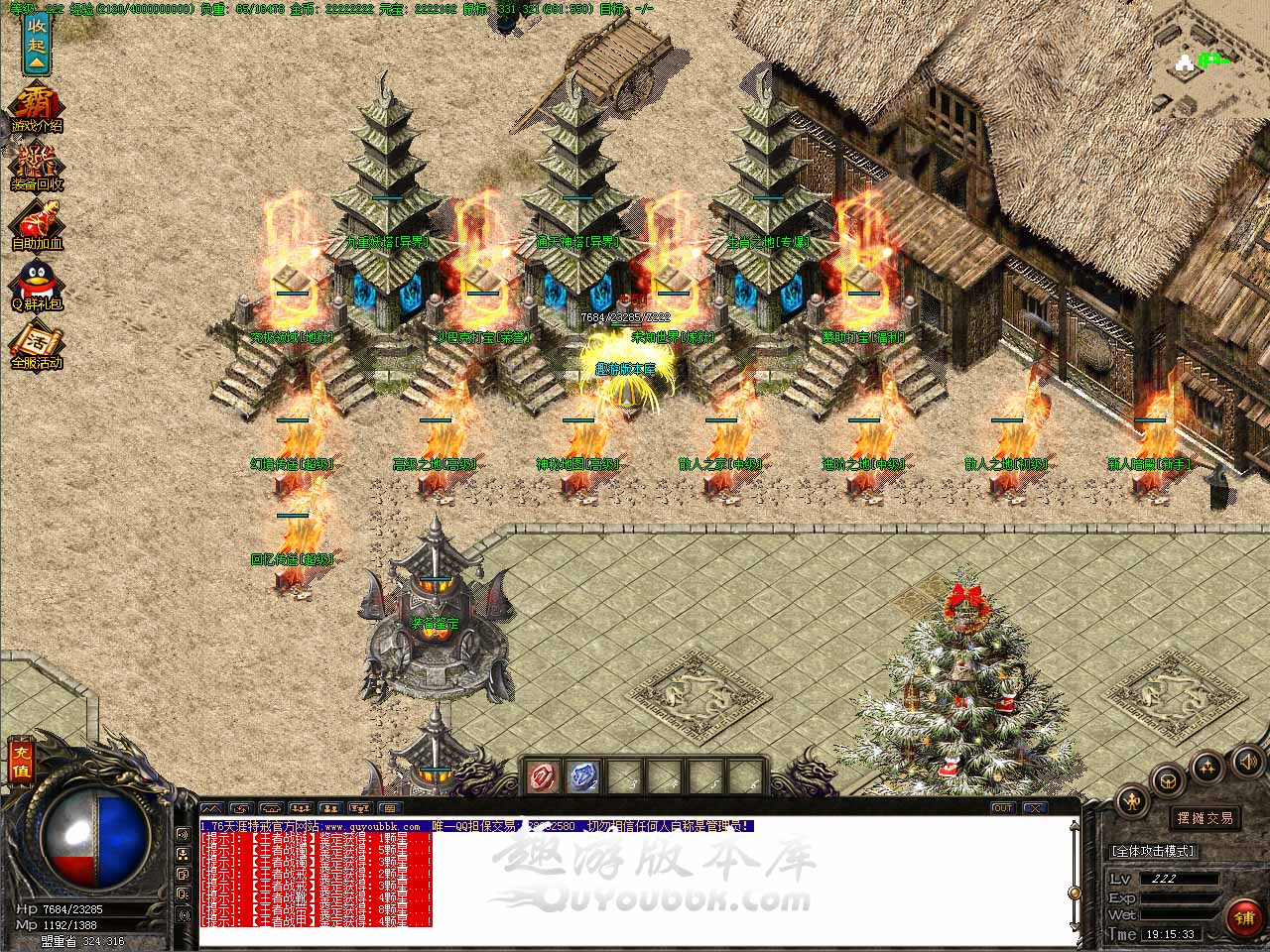Open the character figure round icon
The image size is (1270, 952).
(1131, 801)
